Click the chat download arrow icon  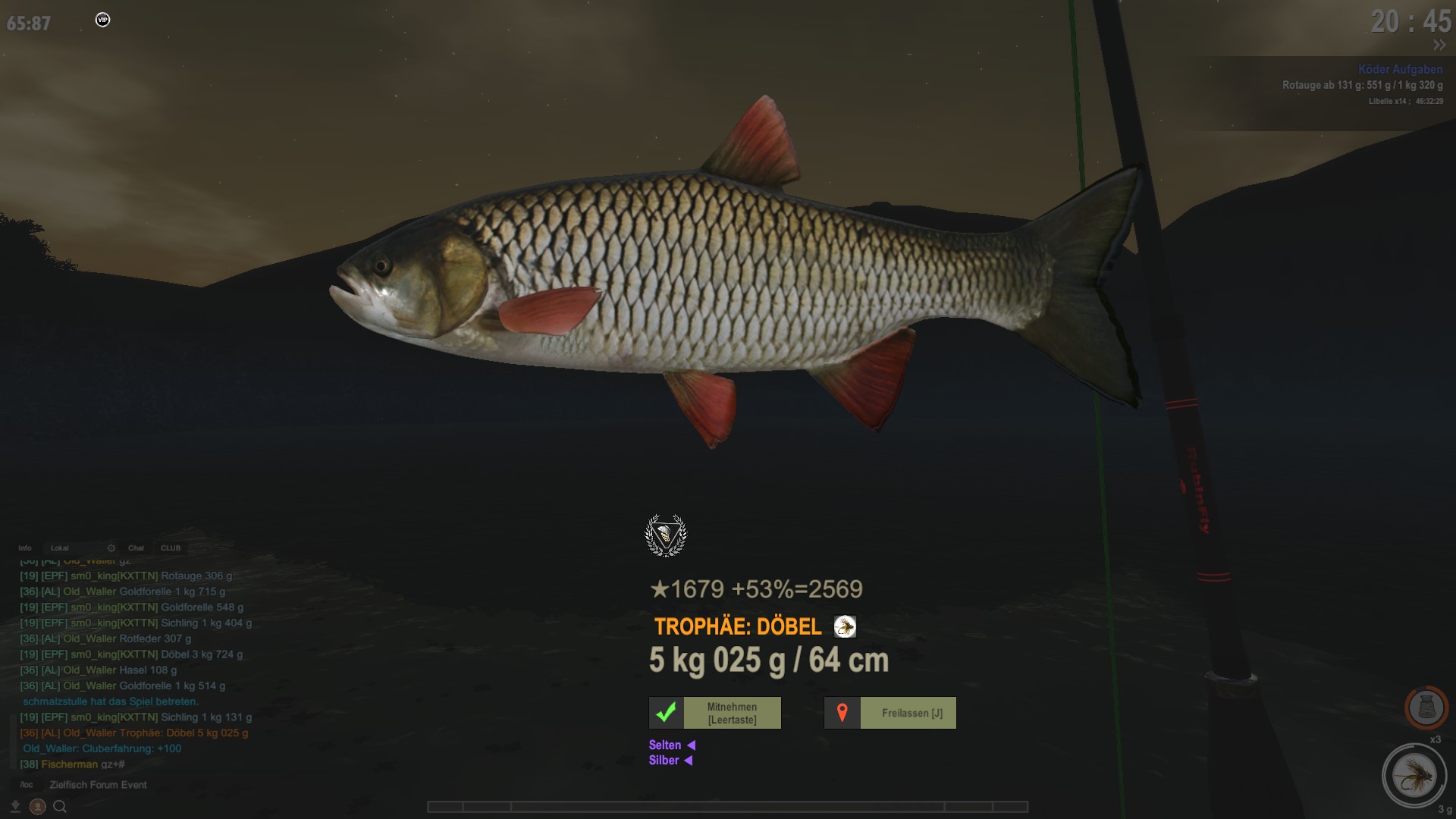(x=15, y=807)
